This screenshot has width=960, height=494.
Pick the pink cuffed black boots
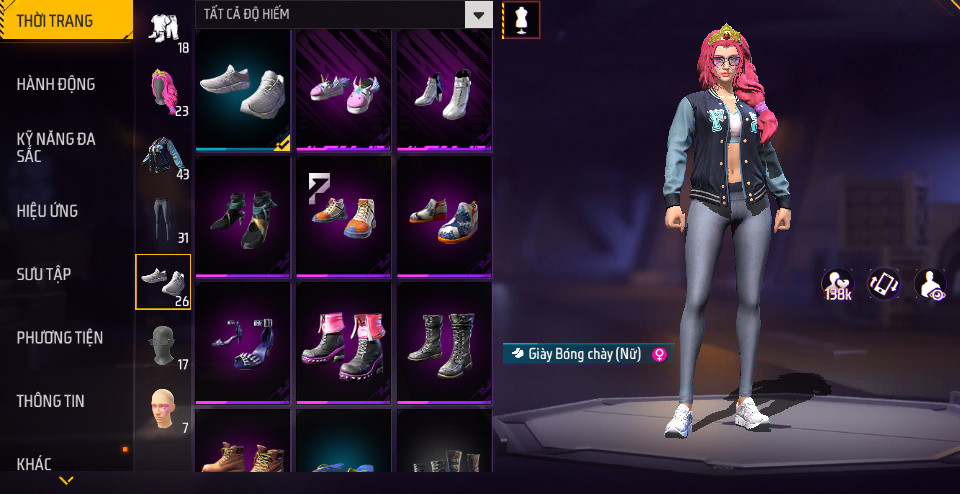pyautogui.click(x=343, y=342)
